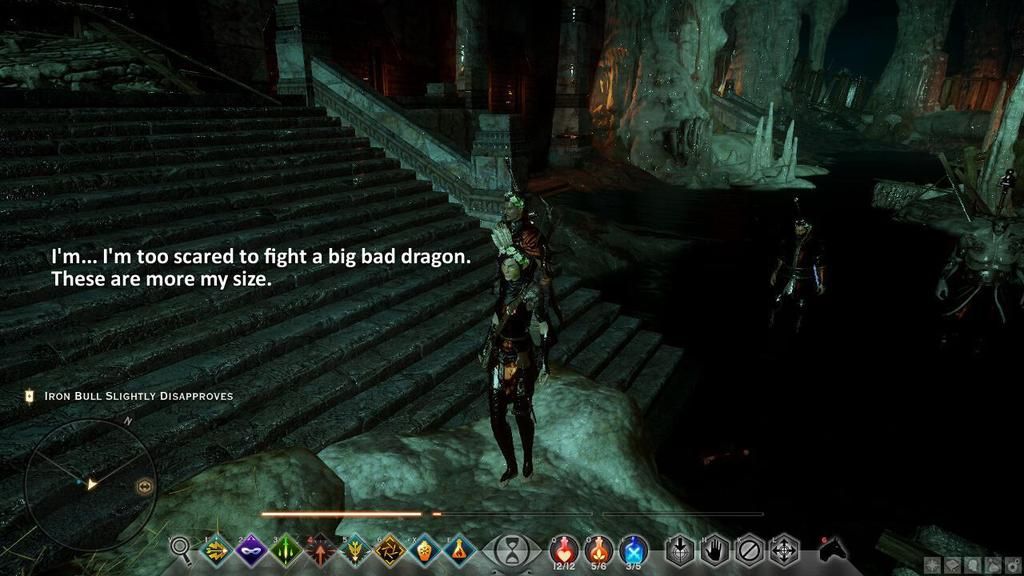Activate the red upward arrow ability
The height and width of the screenshot is (576, 1024).
tap(320, 549)
